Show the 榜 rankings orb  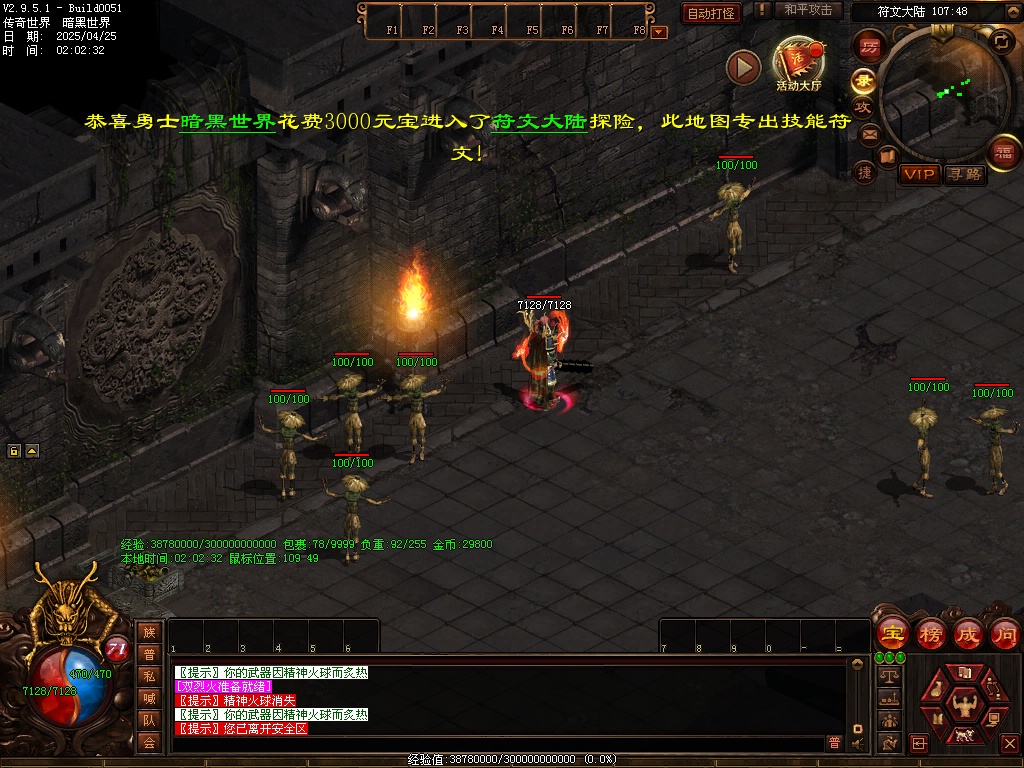pyautogui.click(x=930, y=634)
